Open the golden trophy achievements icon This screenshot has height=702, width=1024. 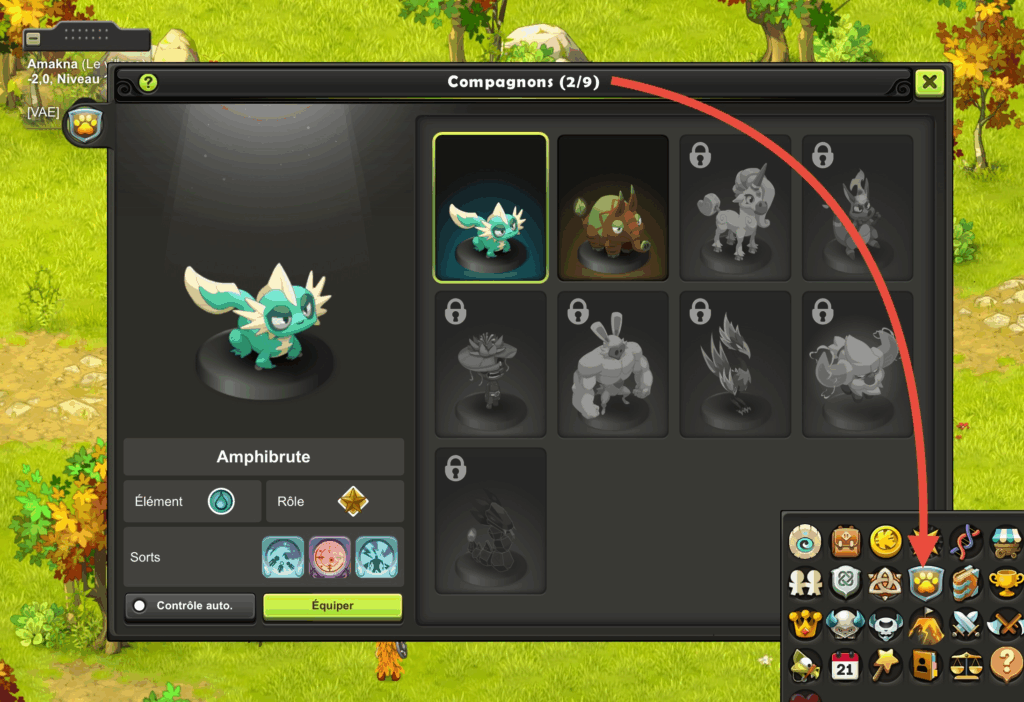tap(1006, 582)
